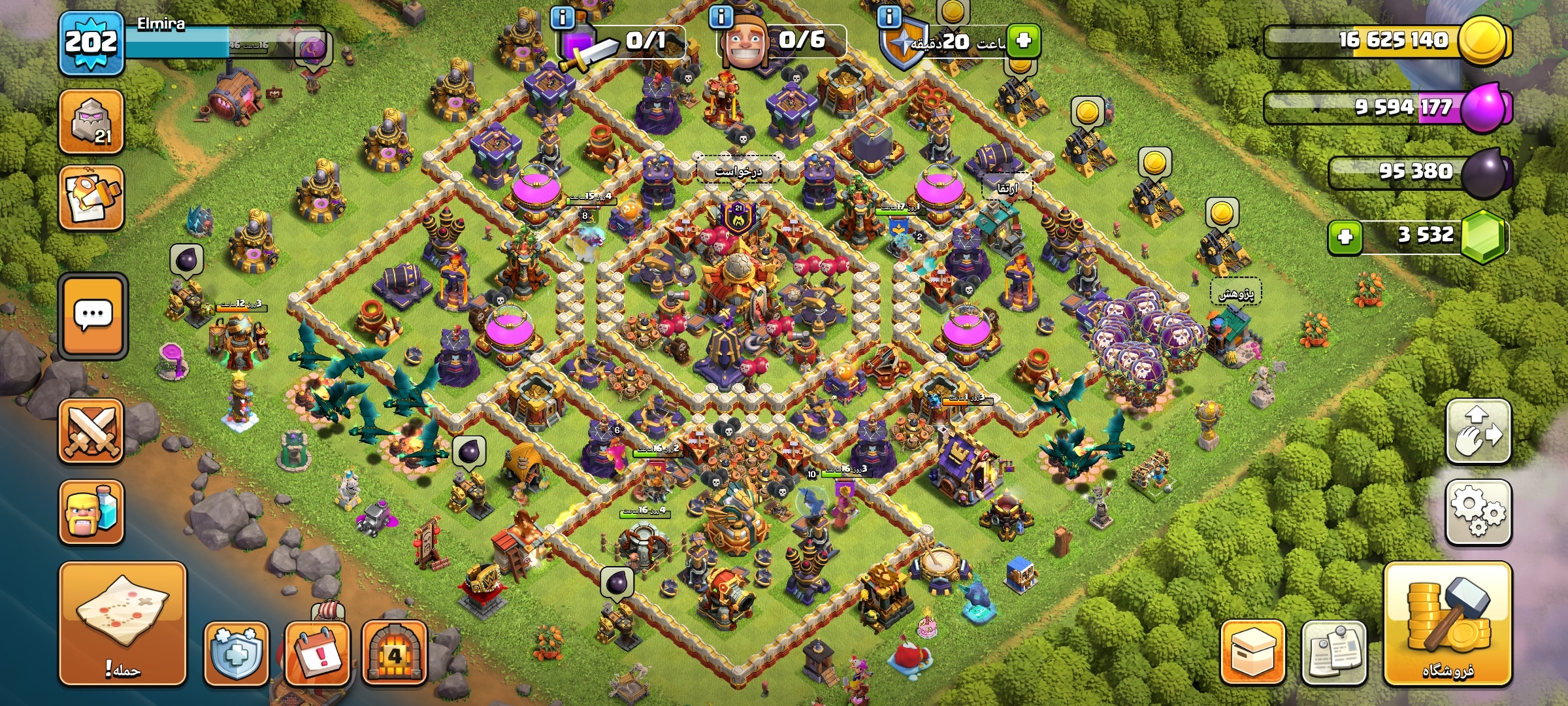1568x706 pixels.
Task: Open the Settings gears menu
Action: click(x=1478, y=513)
